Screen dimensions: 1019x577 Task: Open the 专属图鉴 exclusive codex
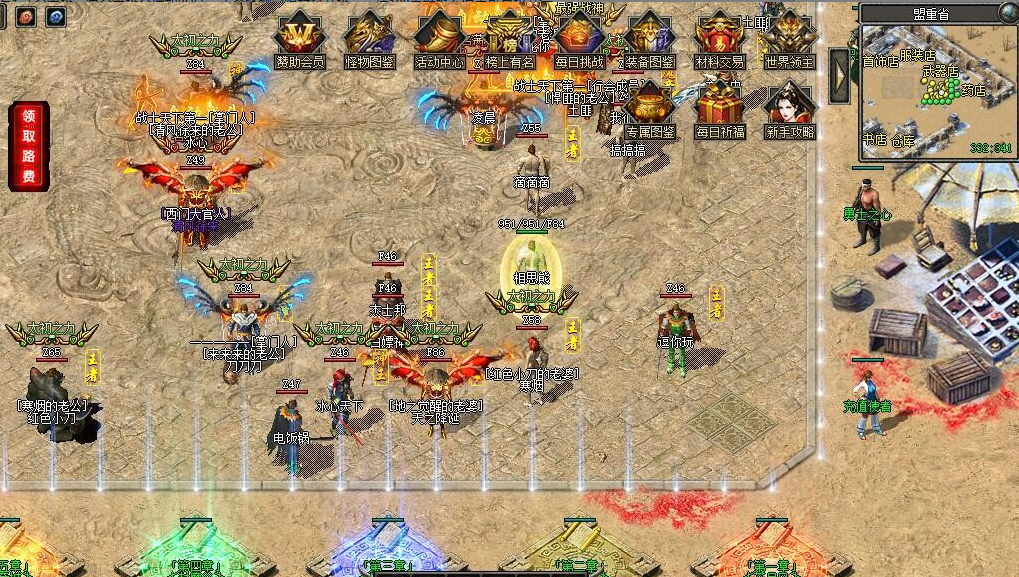[x=650, y=108]
